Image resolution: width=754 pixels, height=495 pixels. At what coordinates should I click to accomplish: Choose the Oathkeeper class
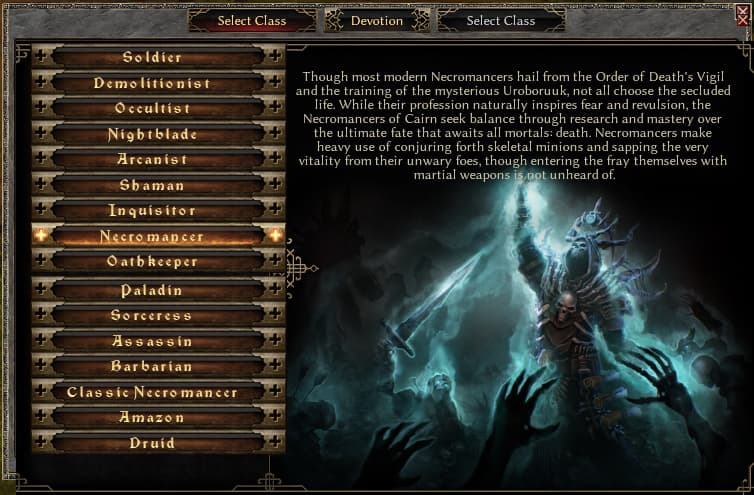click(x=153, y=262)
